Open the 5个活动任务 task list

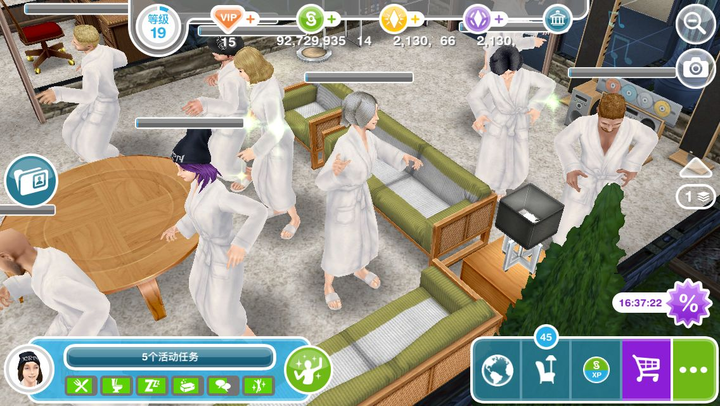pos(169,357)
